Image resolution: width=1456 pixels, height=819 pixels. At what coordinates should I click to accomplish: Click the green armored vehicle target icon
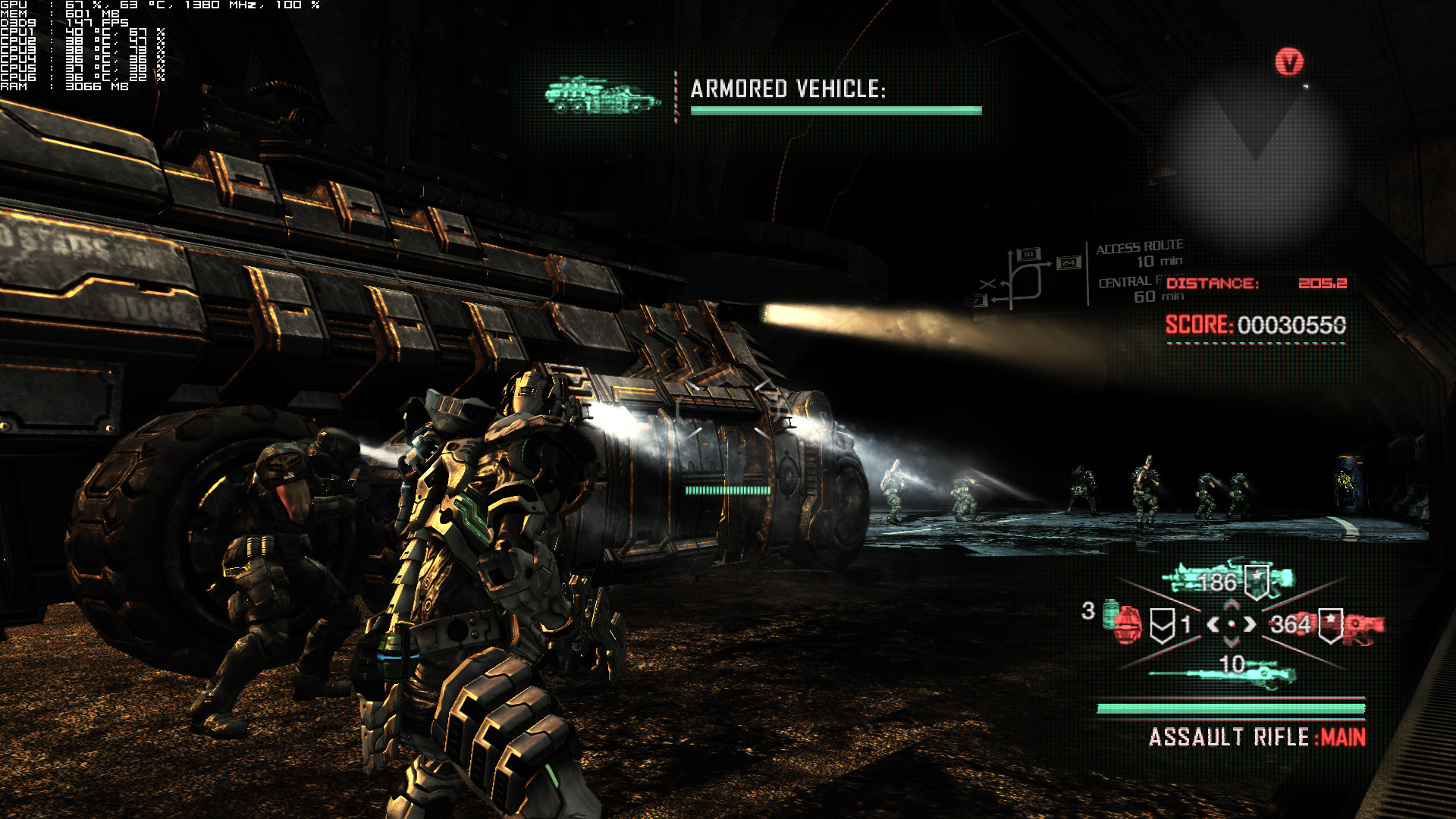(602, 96)
